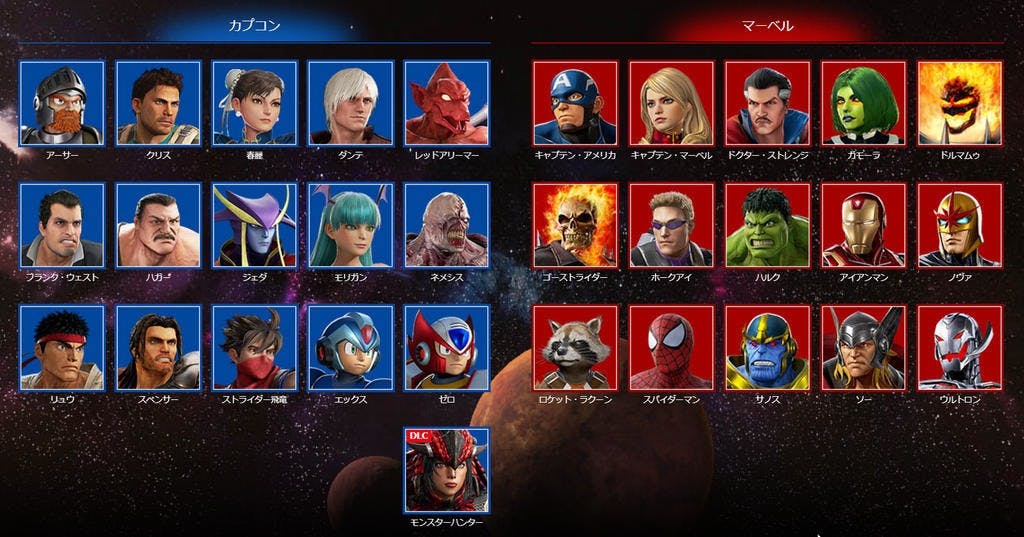Pick Rocket Raccoon's portrait
This screenshot has width=1024, height=537.
pos(575,348)
